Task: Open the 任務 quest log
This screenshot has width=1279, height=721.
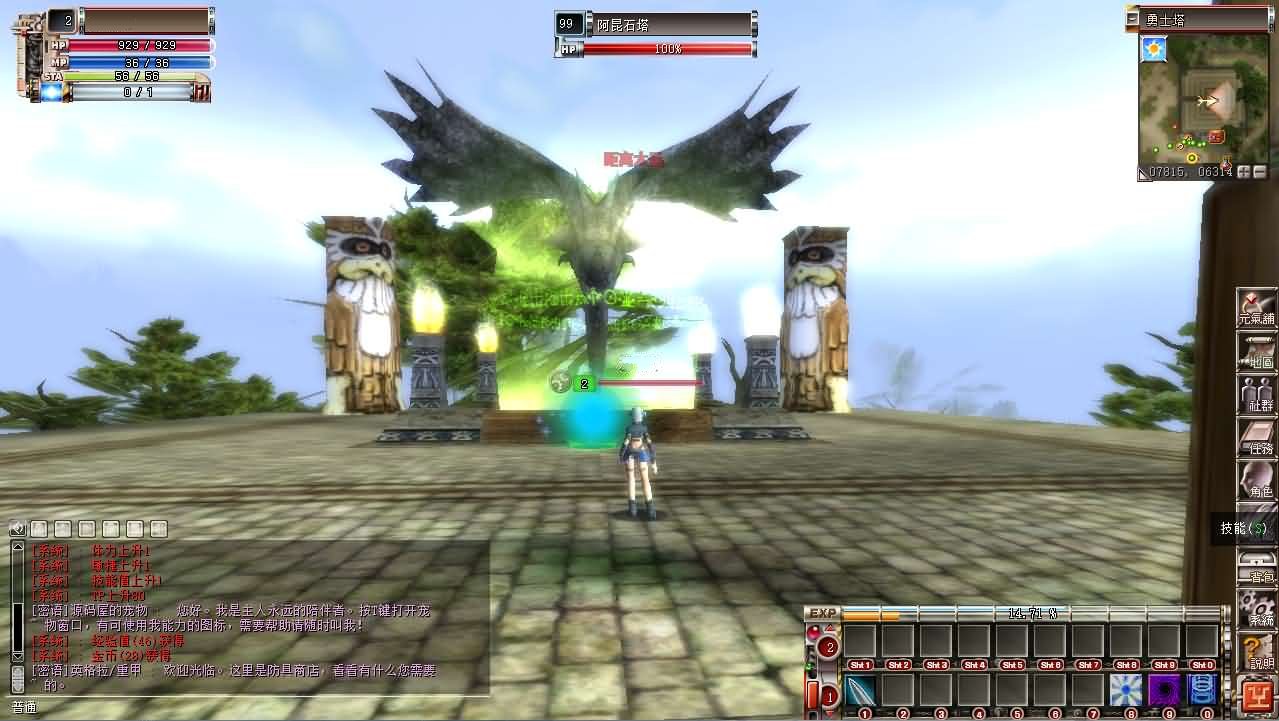Action: tap(1256, 436)
